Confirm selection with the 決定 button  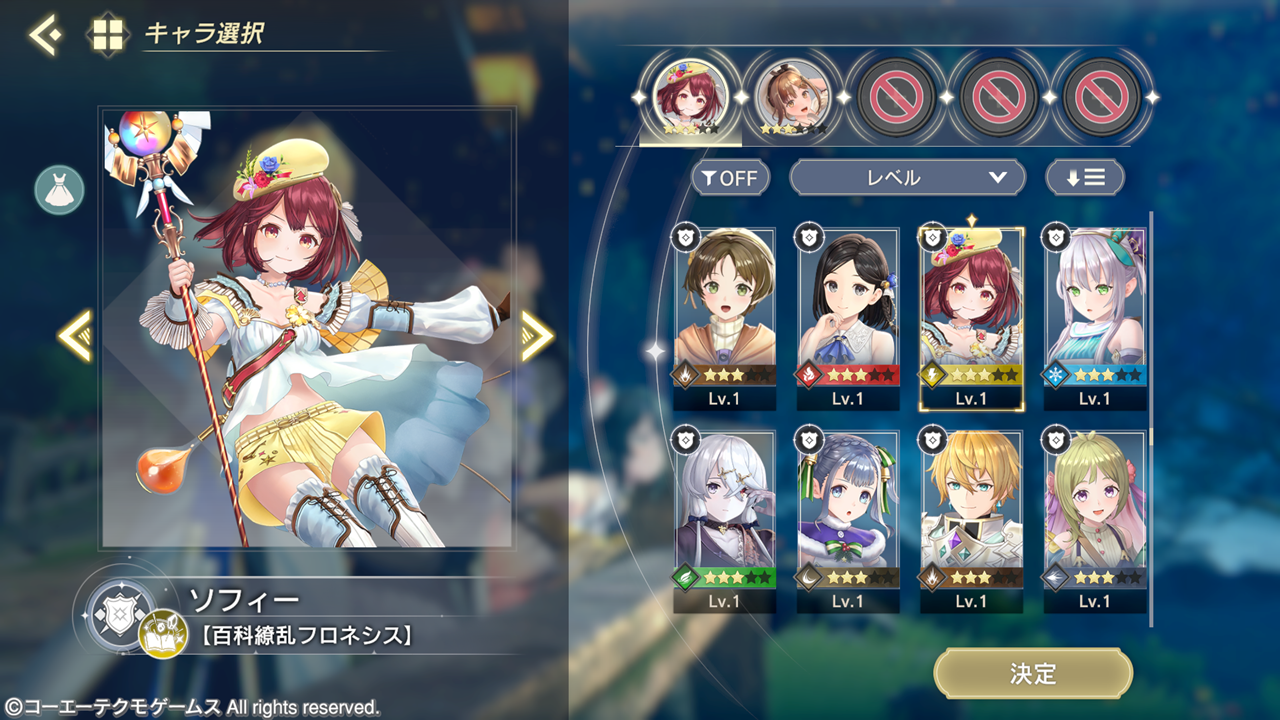[1033, 674]
